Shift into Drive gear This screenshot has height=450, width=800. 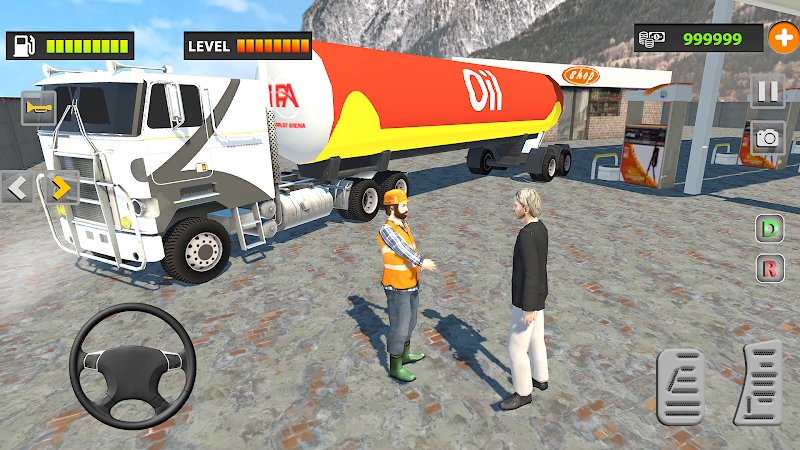pyautogui.click(x=769, y=229)
